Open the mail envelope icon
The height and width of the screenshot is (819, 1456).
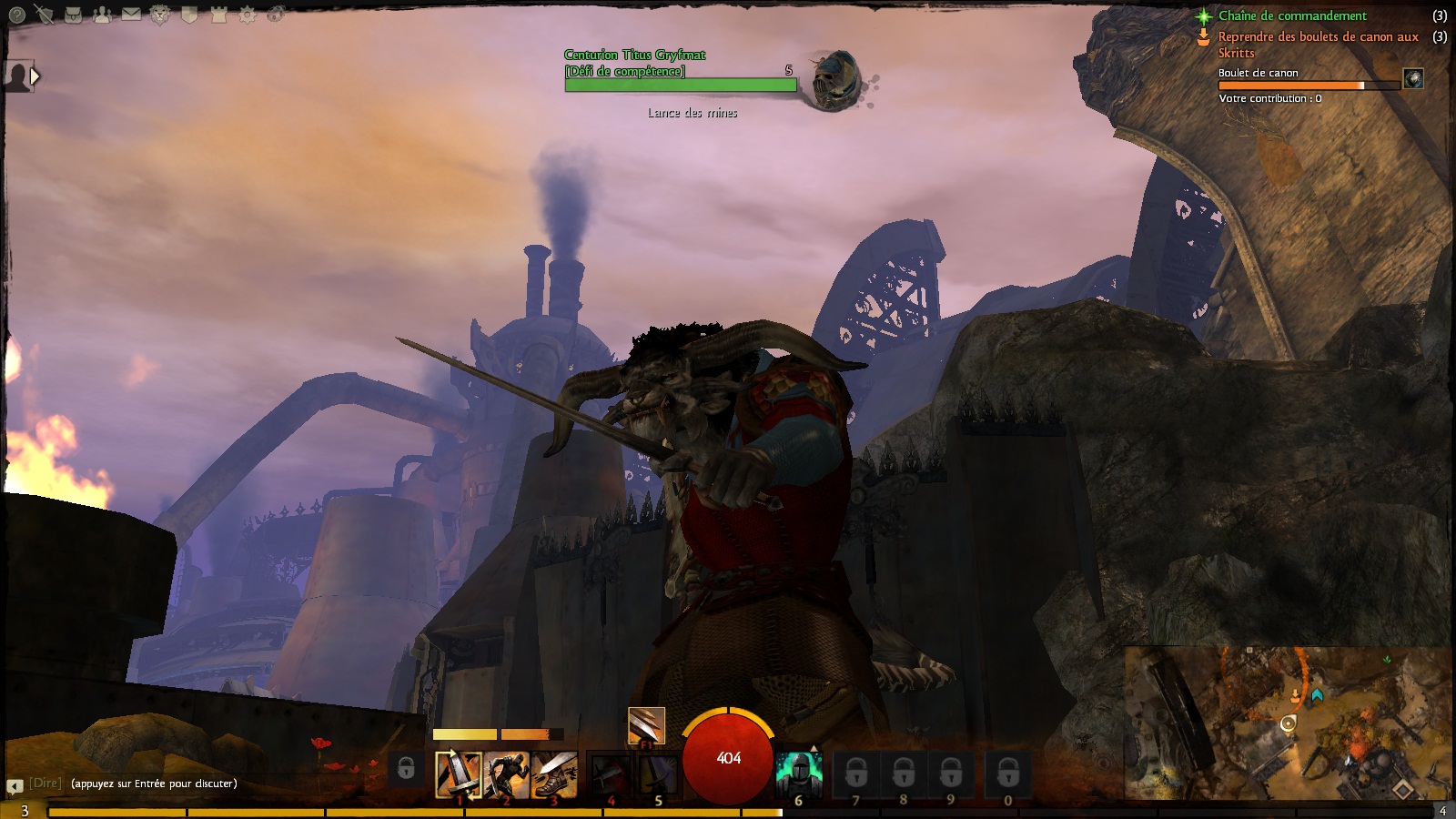click(x=131, y=15)
